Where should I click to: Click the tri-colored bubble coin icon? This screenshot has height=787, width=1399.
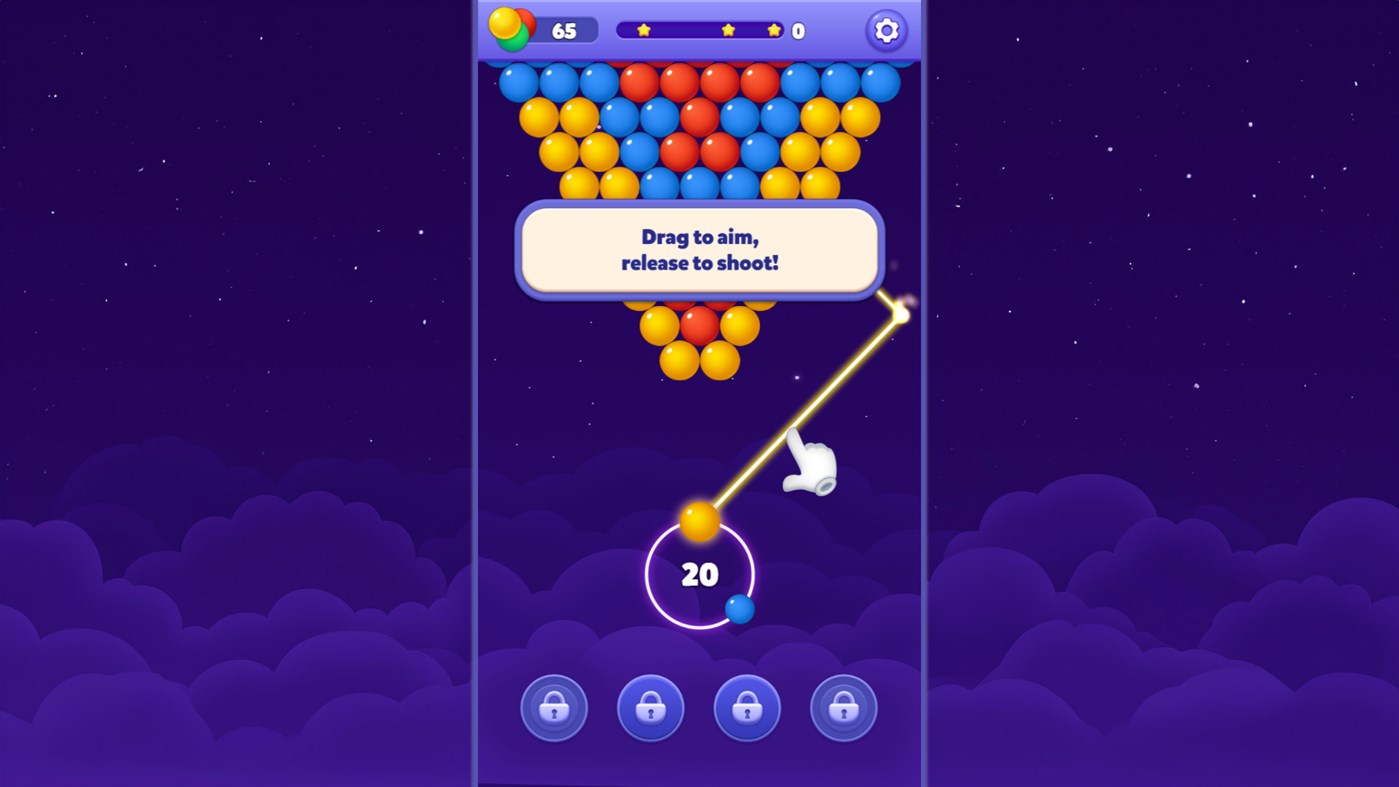511,28
